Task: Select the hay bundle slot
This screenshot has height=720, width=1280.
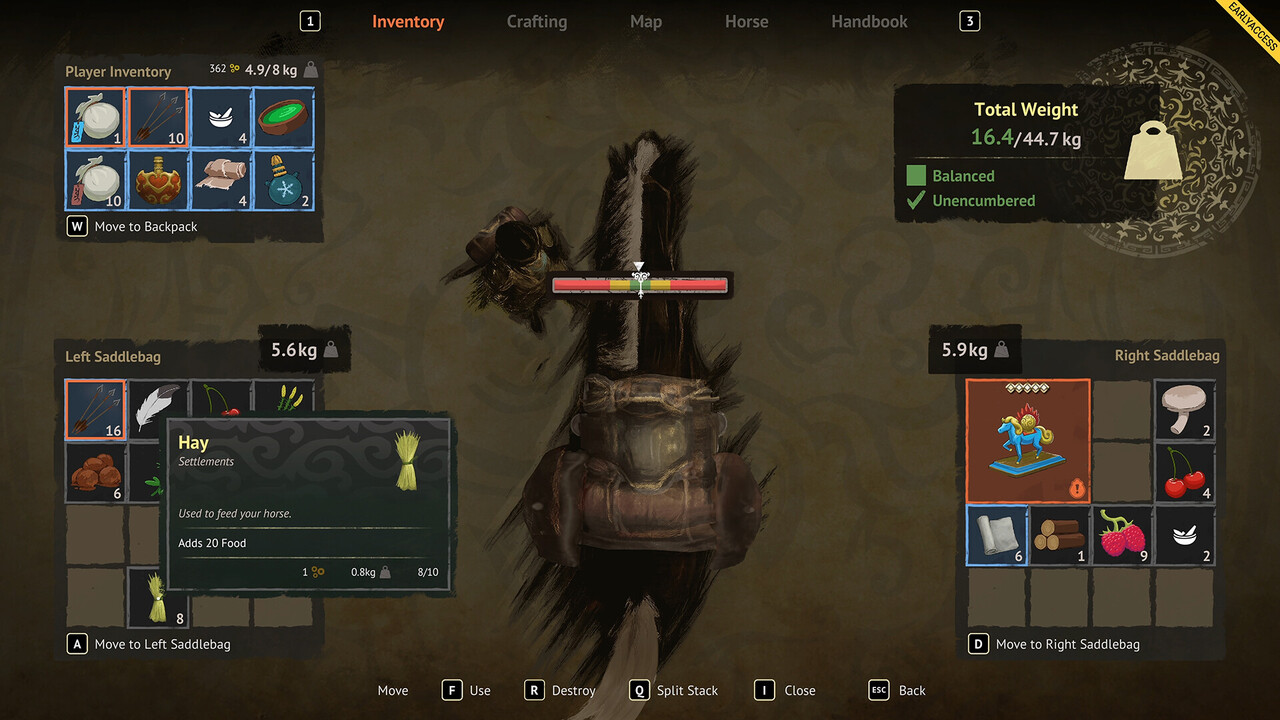Action: pyautogui.click(x=158, y=597)
